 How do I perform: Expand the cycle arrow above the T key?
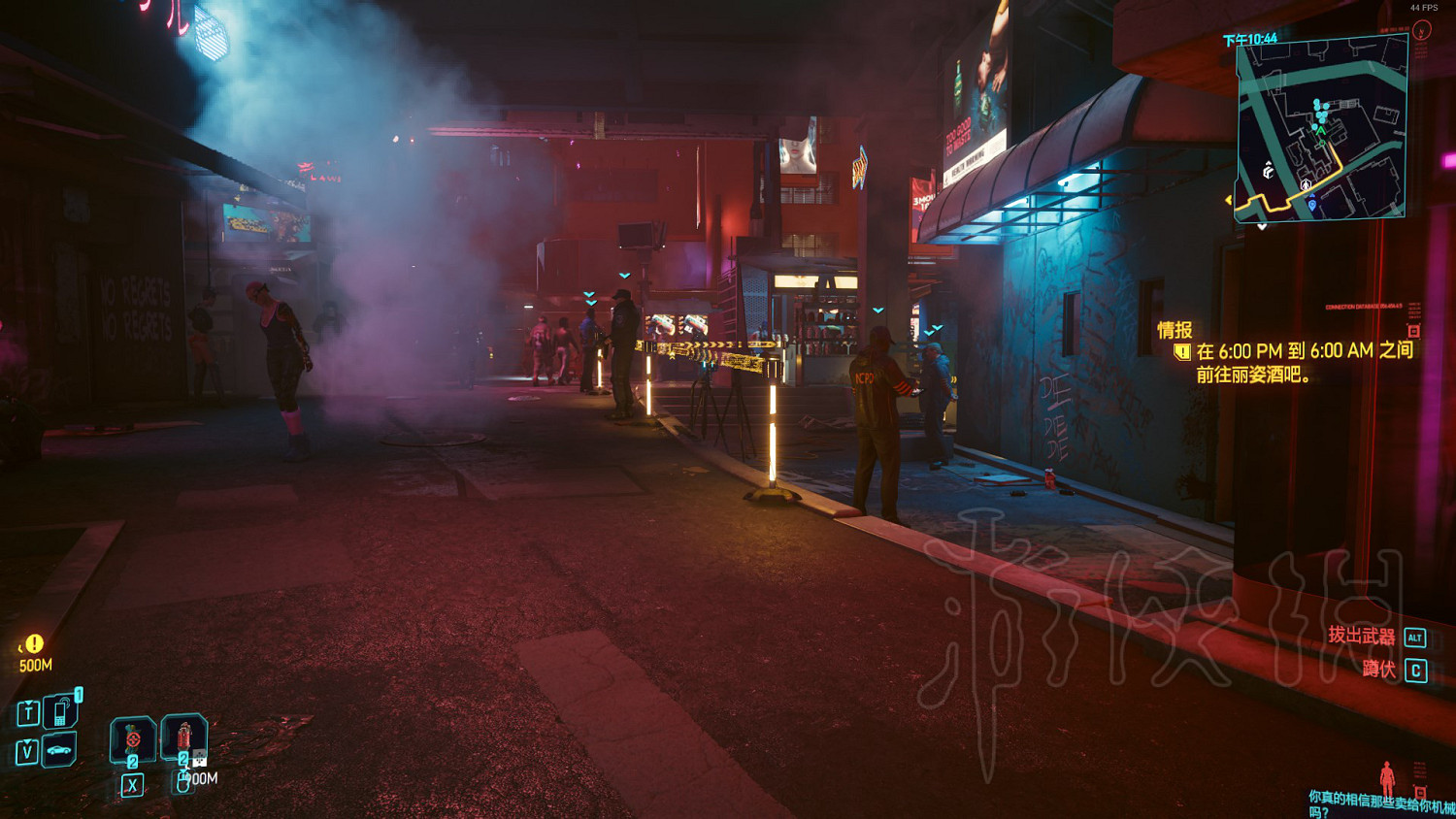click(x=29, y=703)
